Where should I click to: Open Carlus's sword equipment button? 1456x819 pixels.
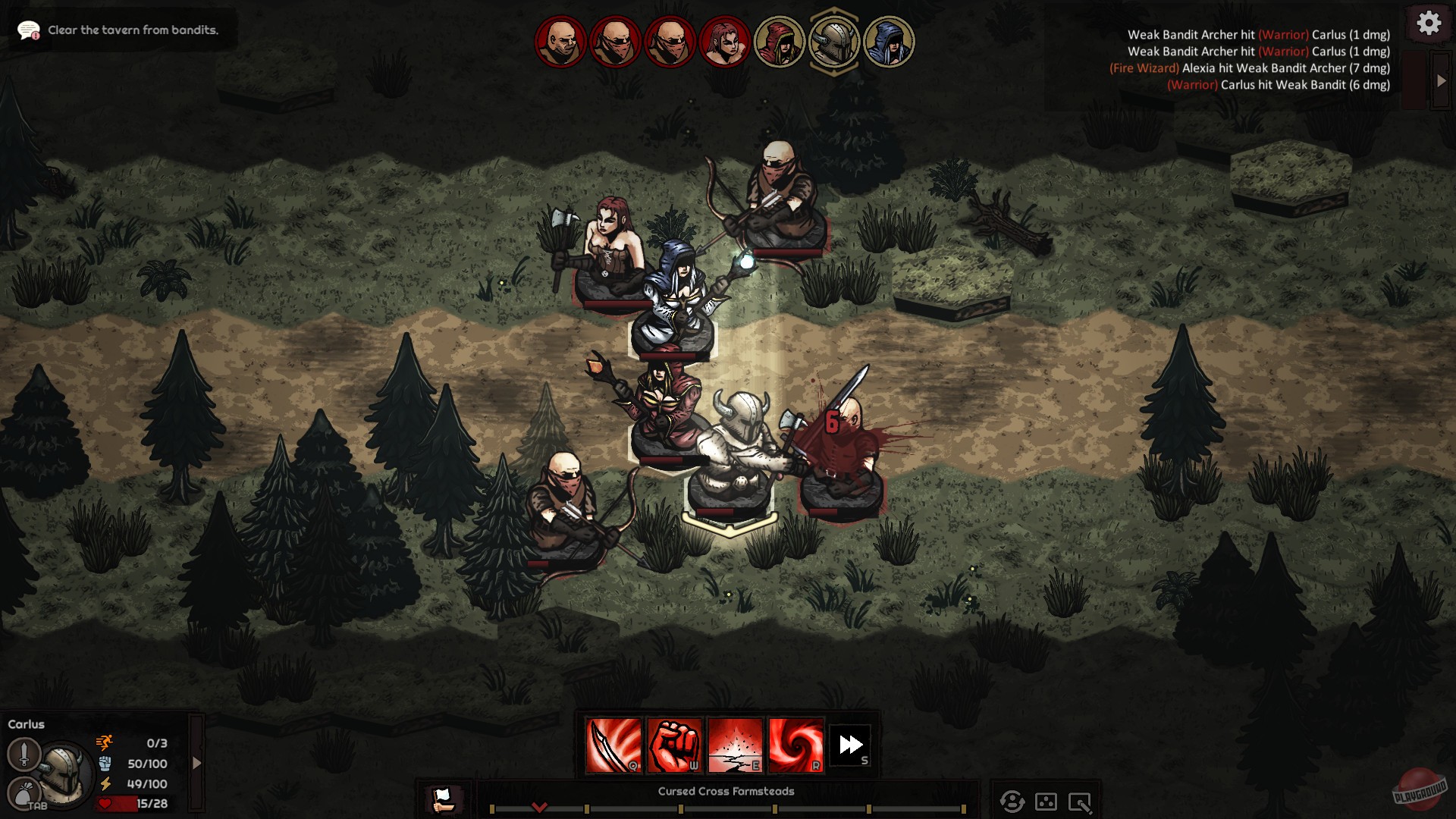pos(24,754)
